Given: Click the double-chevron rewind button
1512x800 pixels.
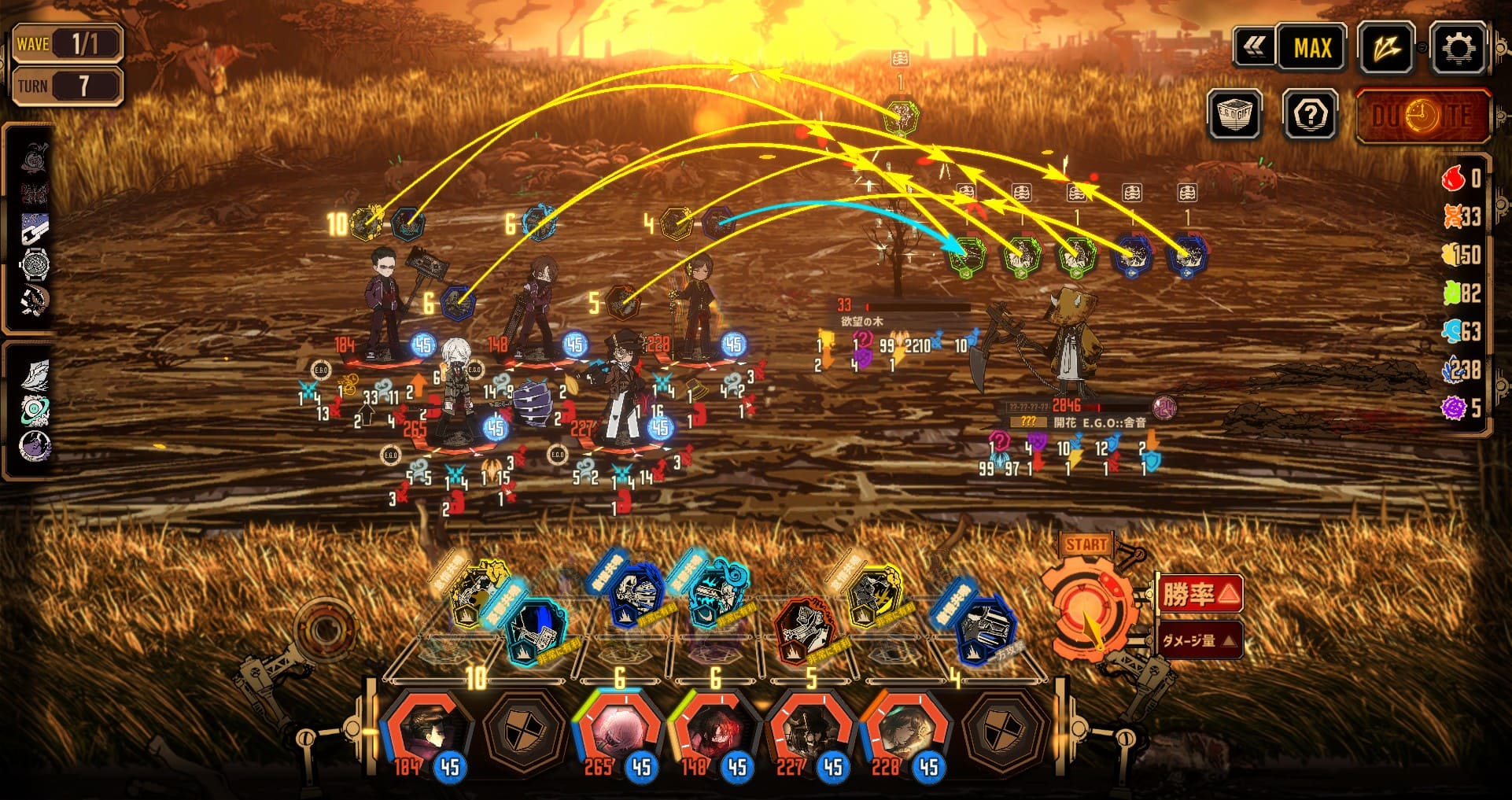Looking at the screenshot, I should [1254, 49].
